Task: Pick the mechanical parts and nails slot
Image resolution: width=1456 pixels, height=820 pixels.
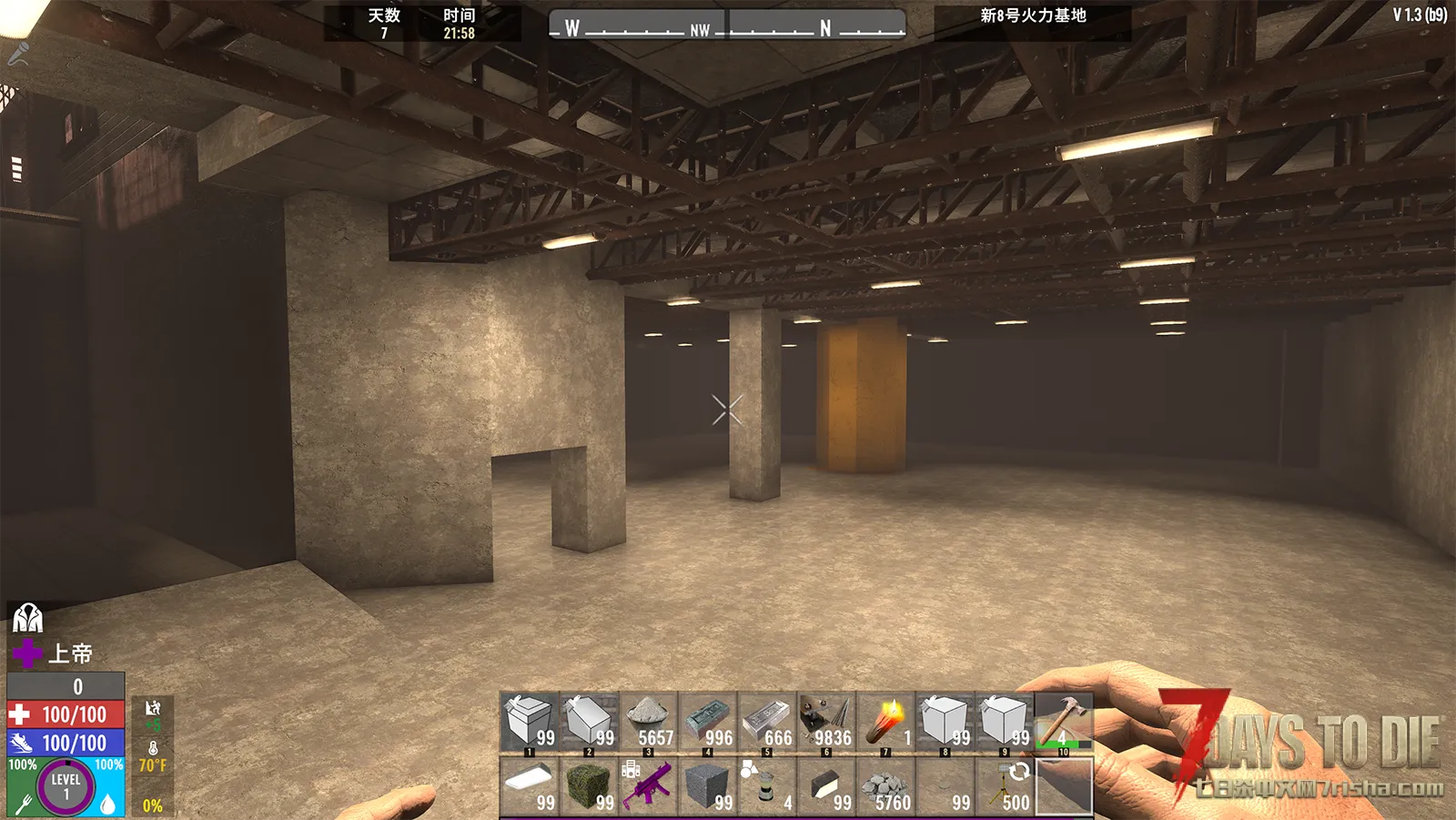Action: (826, 721)
